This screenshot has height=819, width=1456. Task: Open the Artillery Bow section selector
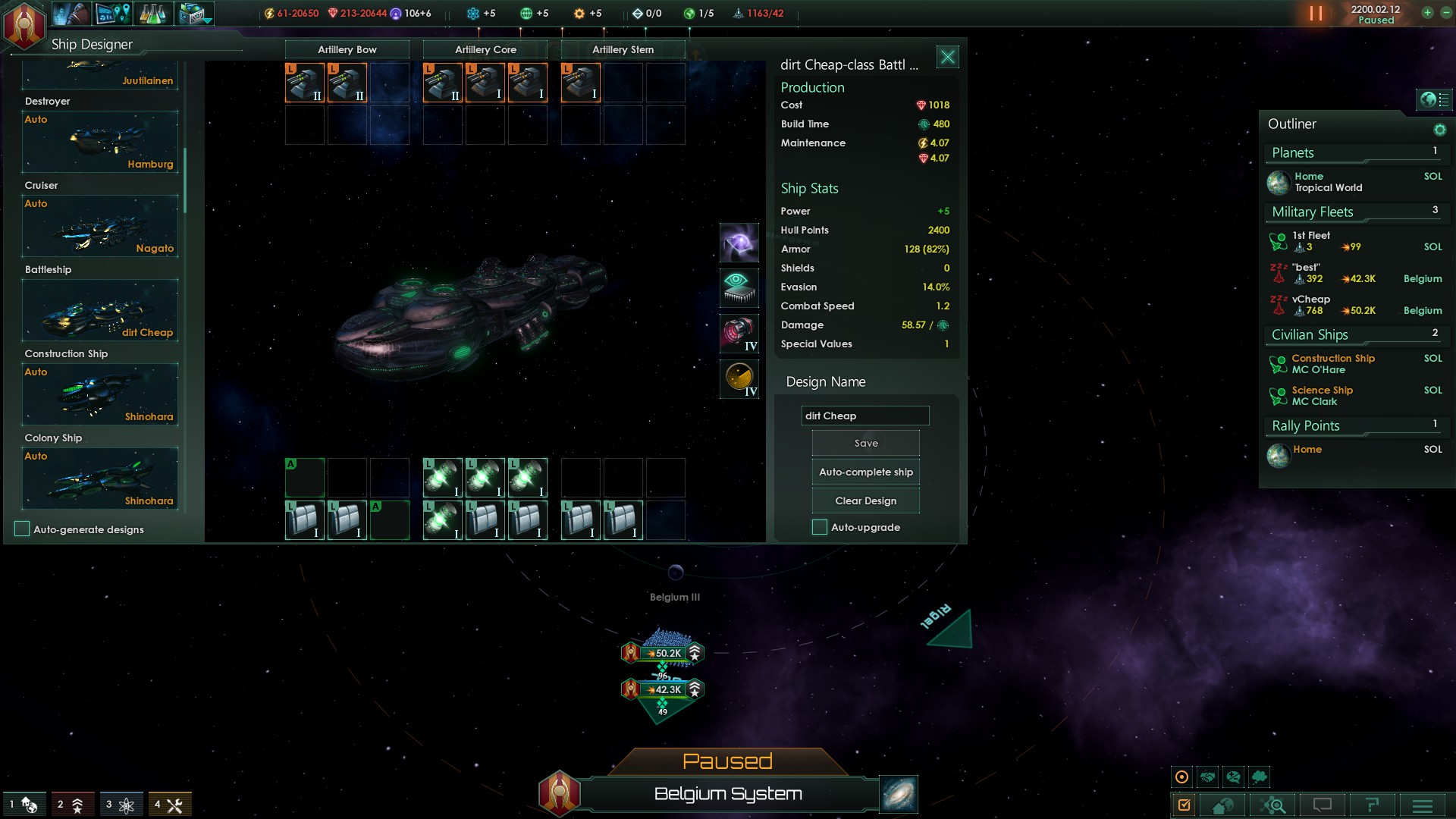tap(347, 50)
